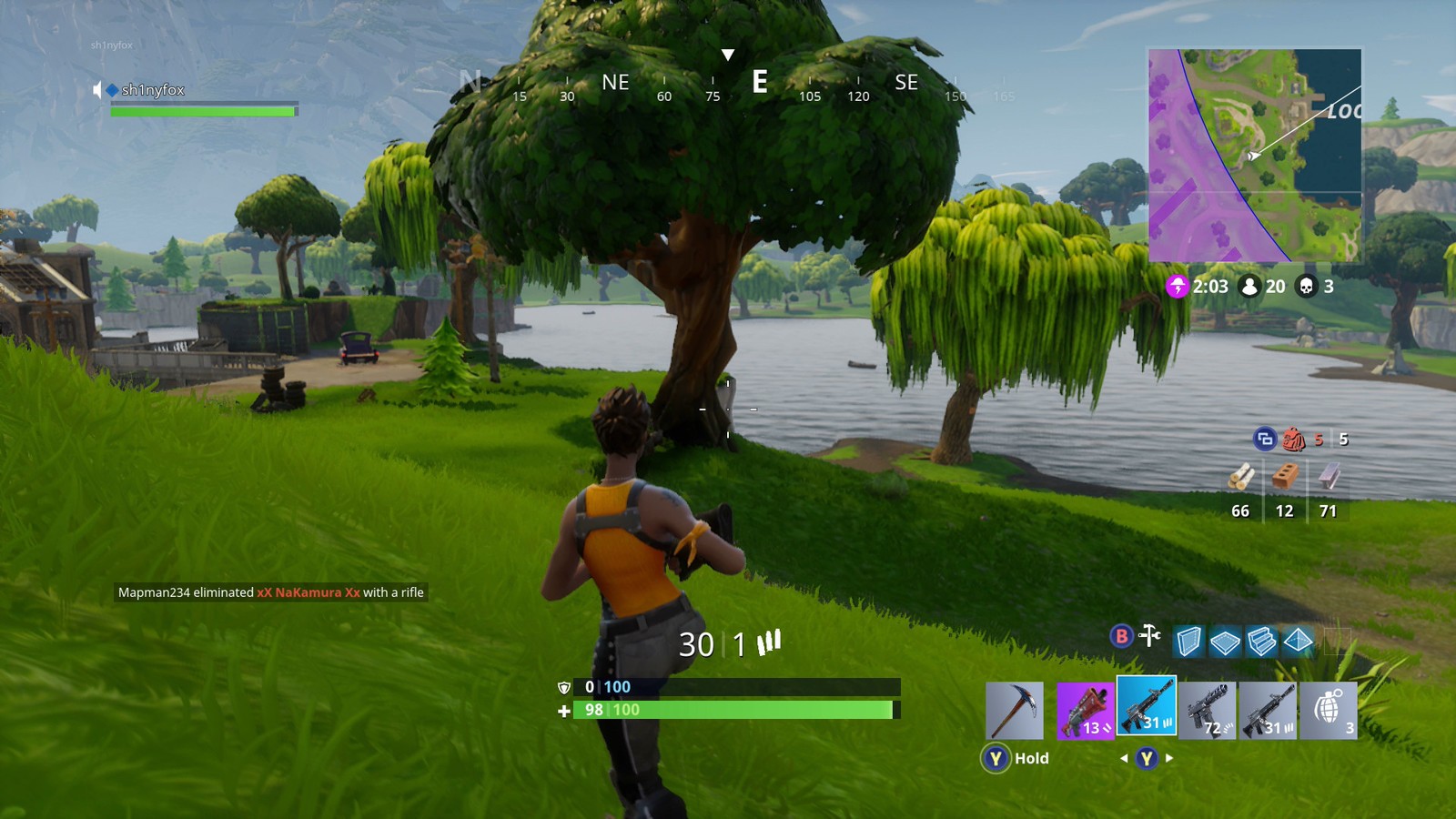
Task: Select the wood material icon
Action: [1240, 477]
